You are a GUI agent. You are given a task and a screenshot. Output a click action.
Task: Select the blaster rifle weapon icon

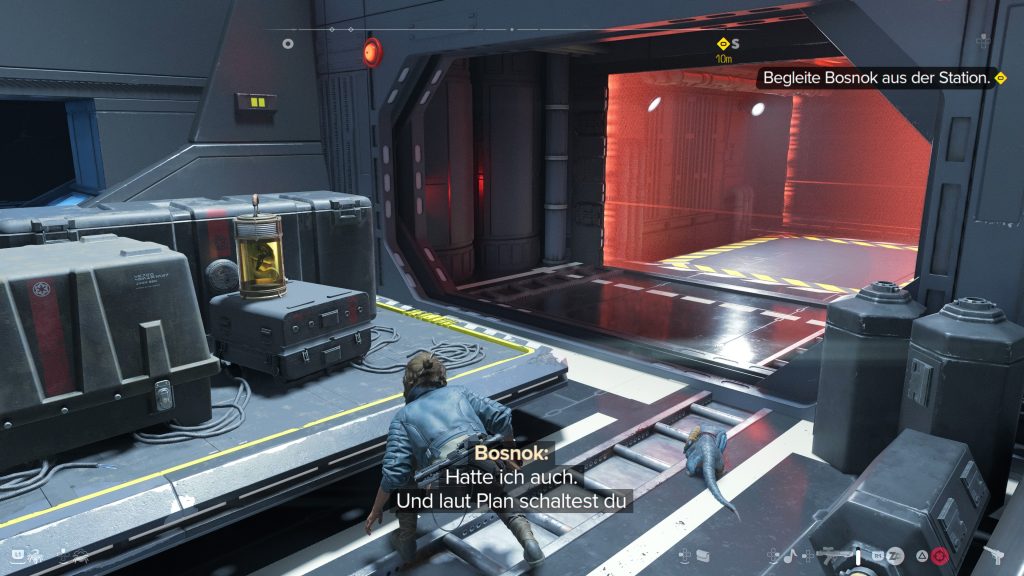[830, 554]
